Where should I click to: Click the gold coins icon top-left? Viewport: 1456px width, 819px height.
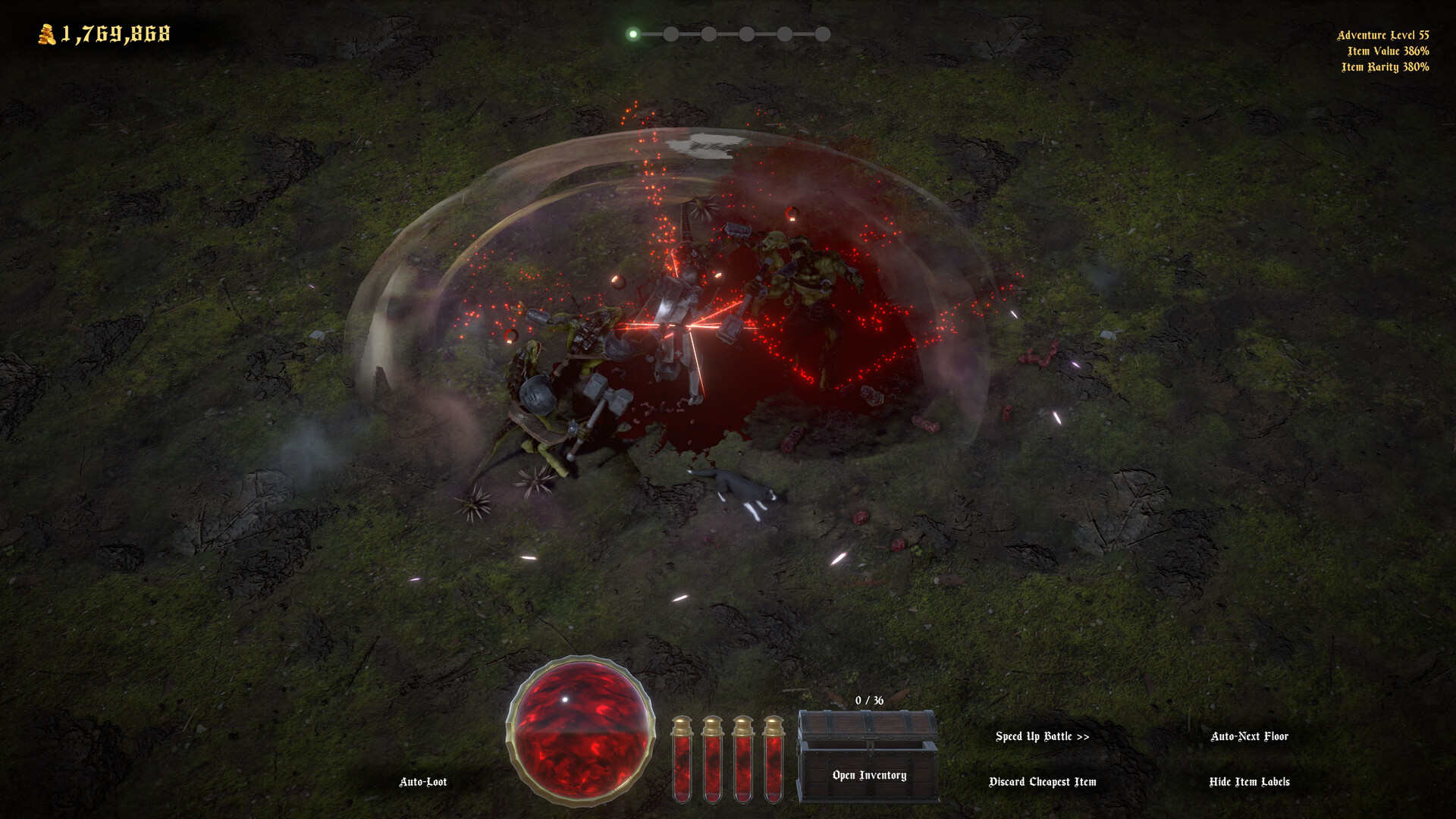tap(45, 33)
